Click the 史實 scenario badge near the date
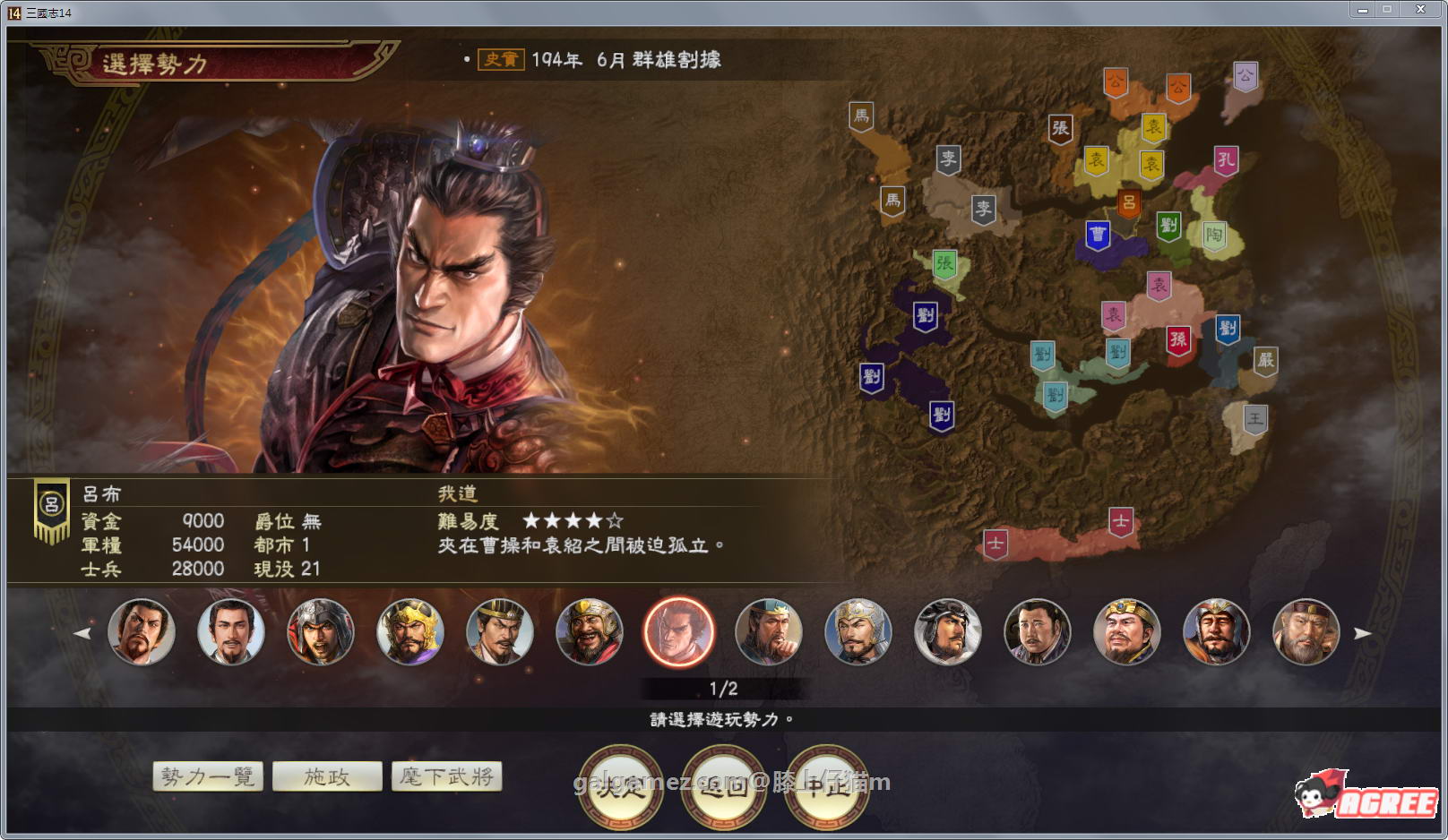The image size is (1448, 840). [503, 61]
